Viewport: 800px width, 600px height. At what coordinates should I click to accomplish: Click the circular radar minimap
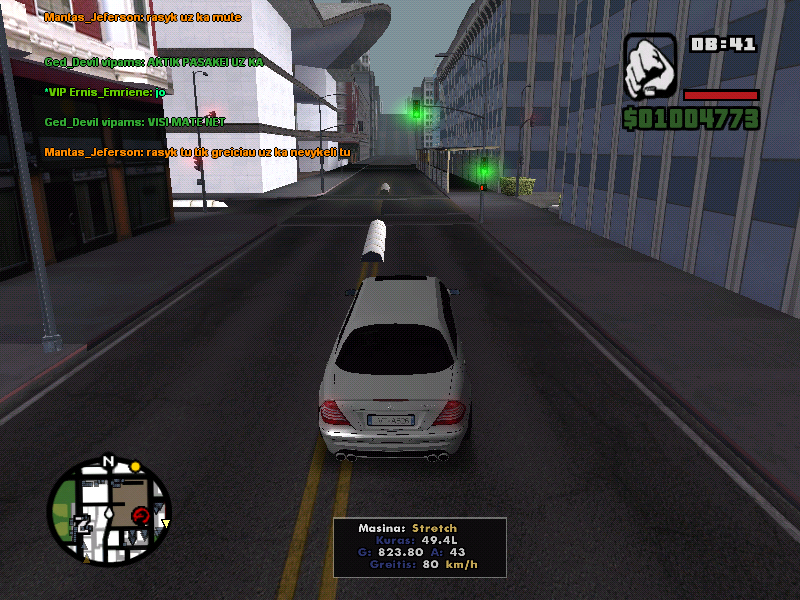(109, 511)
